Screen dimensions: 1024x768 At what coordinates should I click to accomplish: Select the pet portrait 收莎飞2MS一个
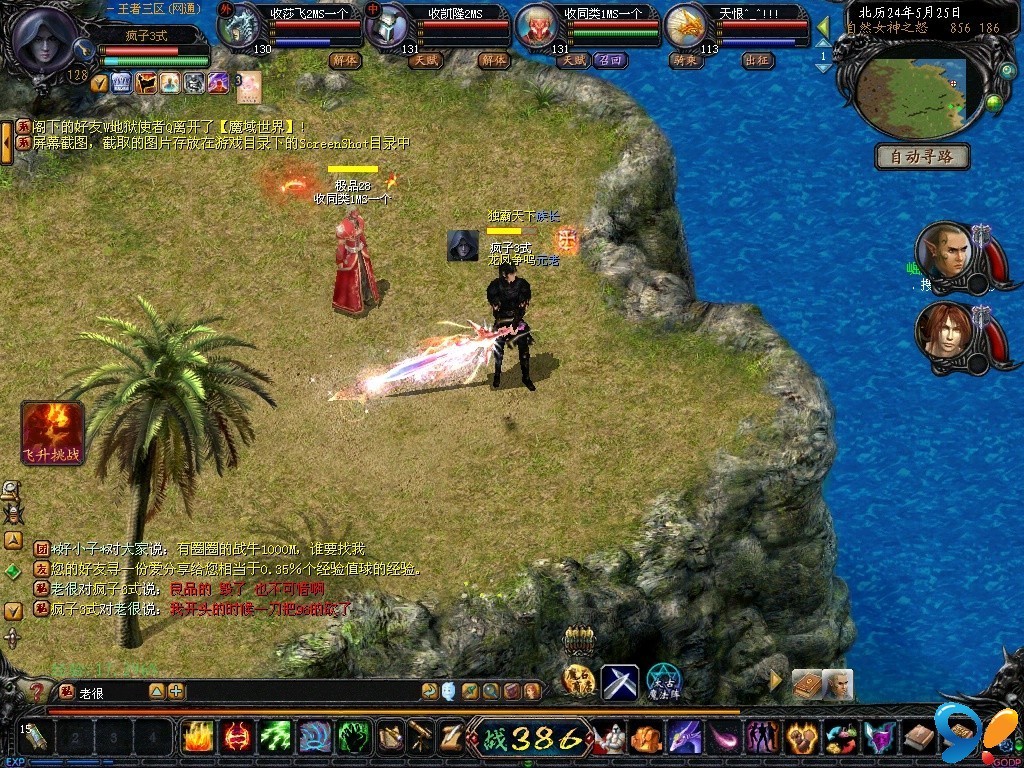(241, 28)
